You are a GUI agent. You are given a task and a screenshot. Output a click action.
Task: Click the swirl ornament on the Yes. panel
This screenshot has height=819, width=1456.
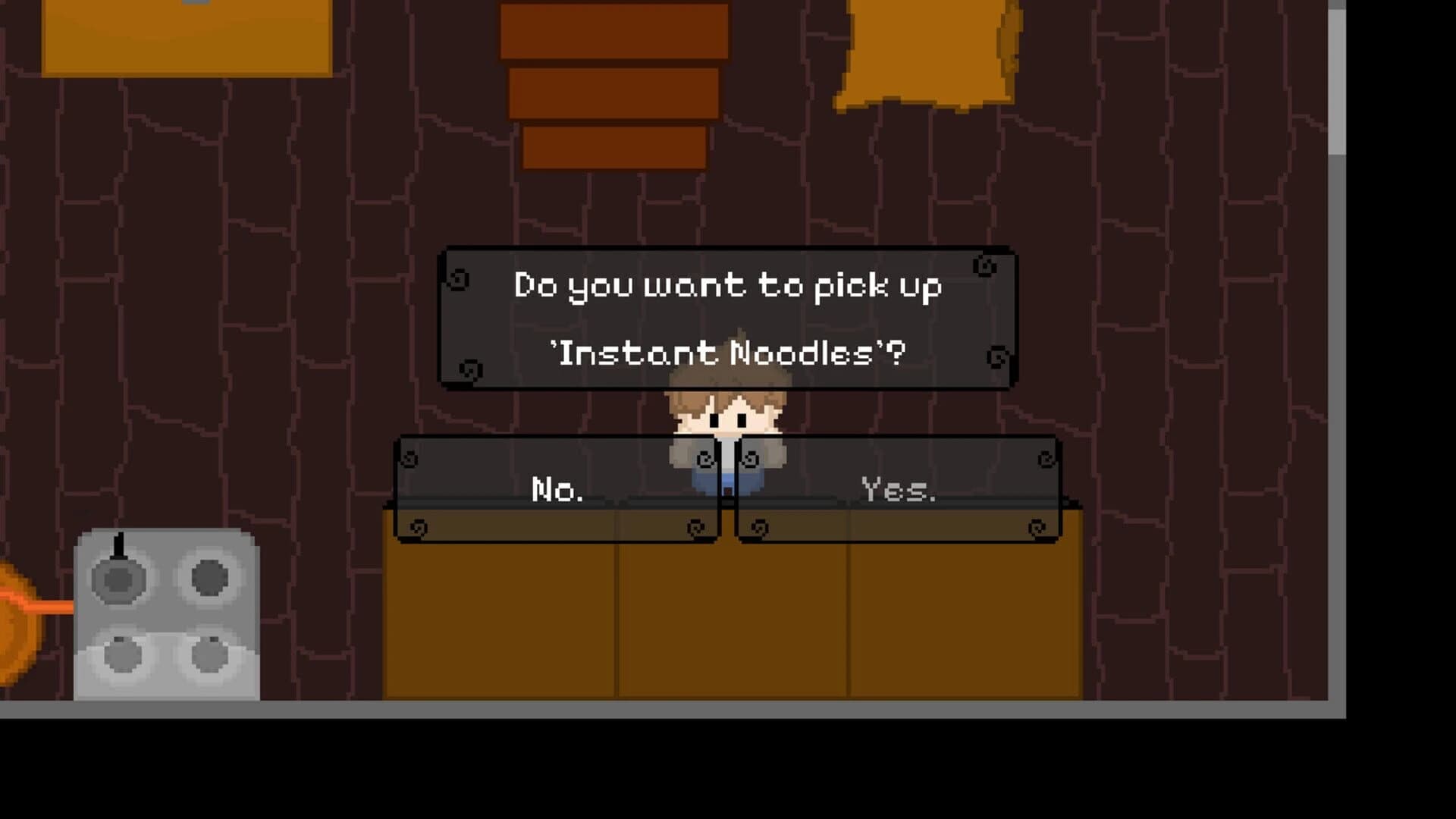pos(1046,459)
